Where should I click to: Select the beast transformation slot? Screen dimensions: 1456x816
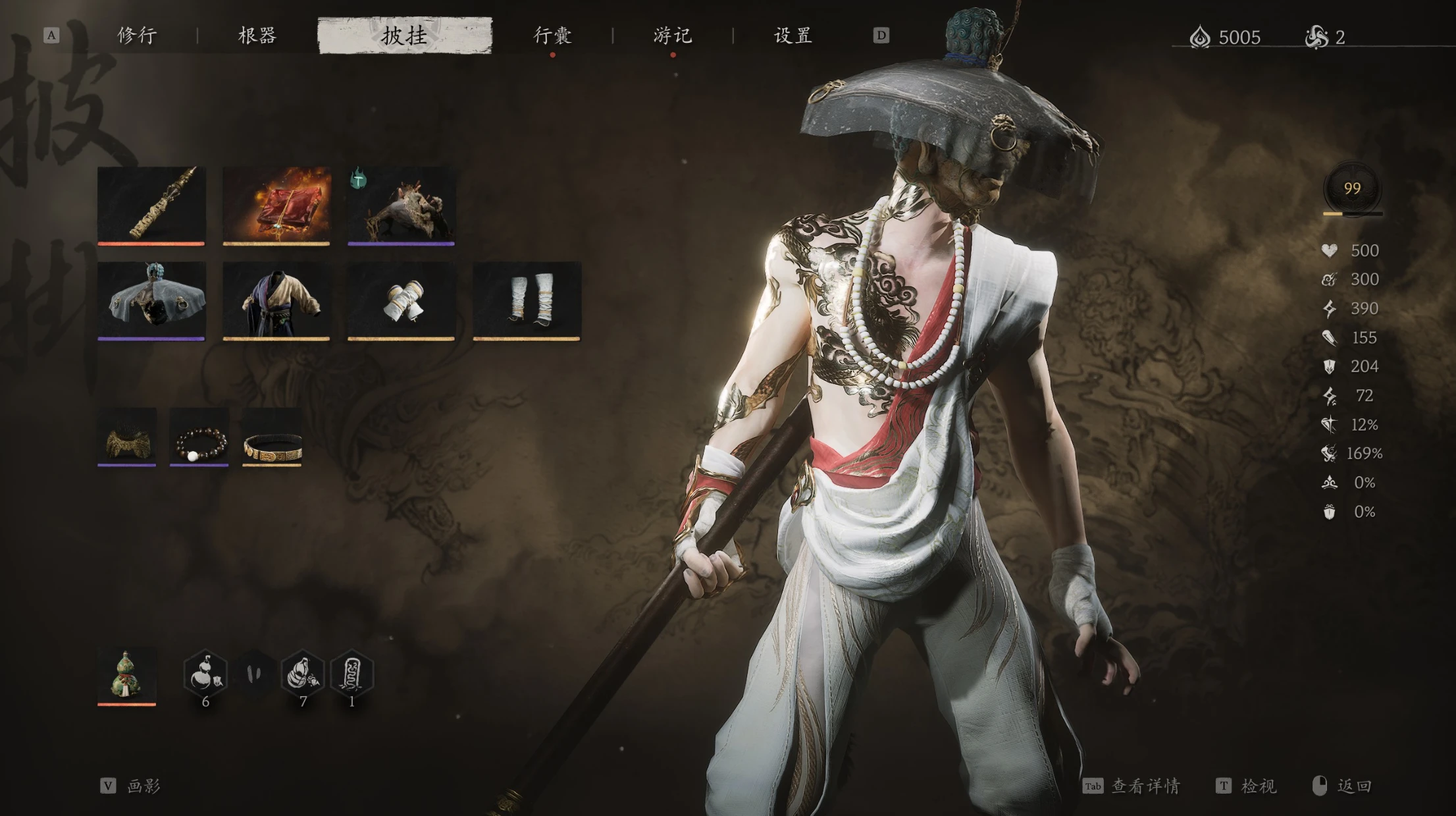(x=402, y=204)
